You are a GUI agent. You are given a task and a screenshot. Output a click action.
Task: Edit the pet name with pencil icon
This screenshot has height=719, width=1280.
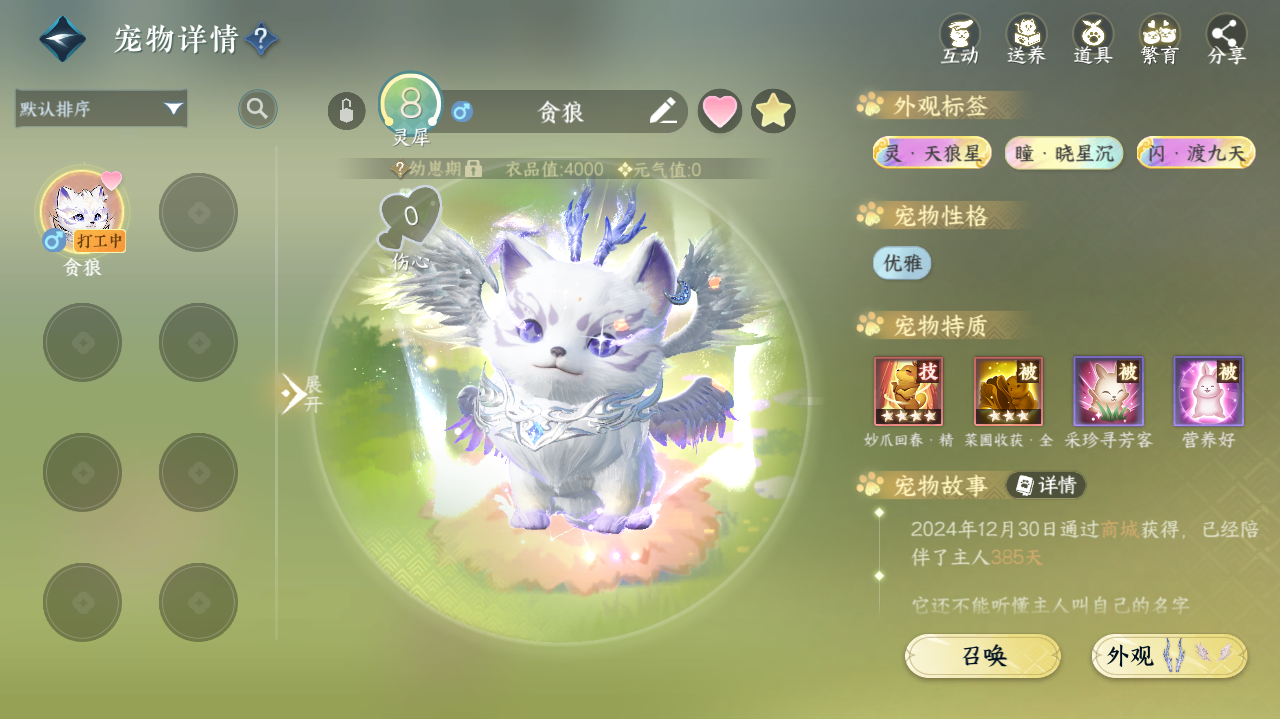(662, 111)
